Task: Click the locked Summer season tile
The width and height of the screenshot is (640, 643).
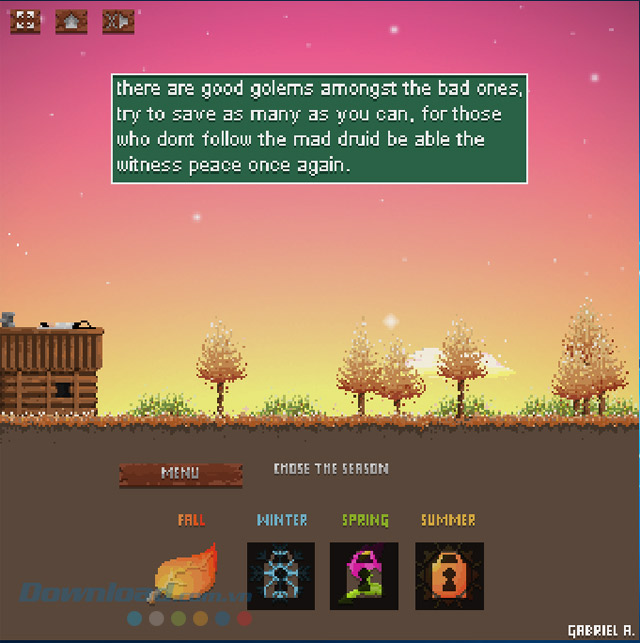Action: pyautogui.click(x=449, y=576)
